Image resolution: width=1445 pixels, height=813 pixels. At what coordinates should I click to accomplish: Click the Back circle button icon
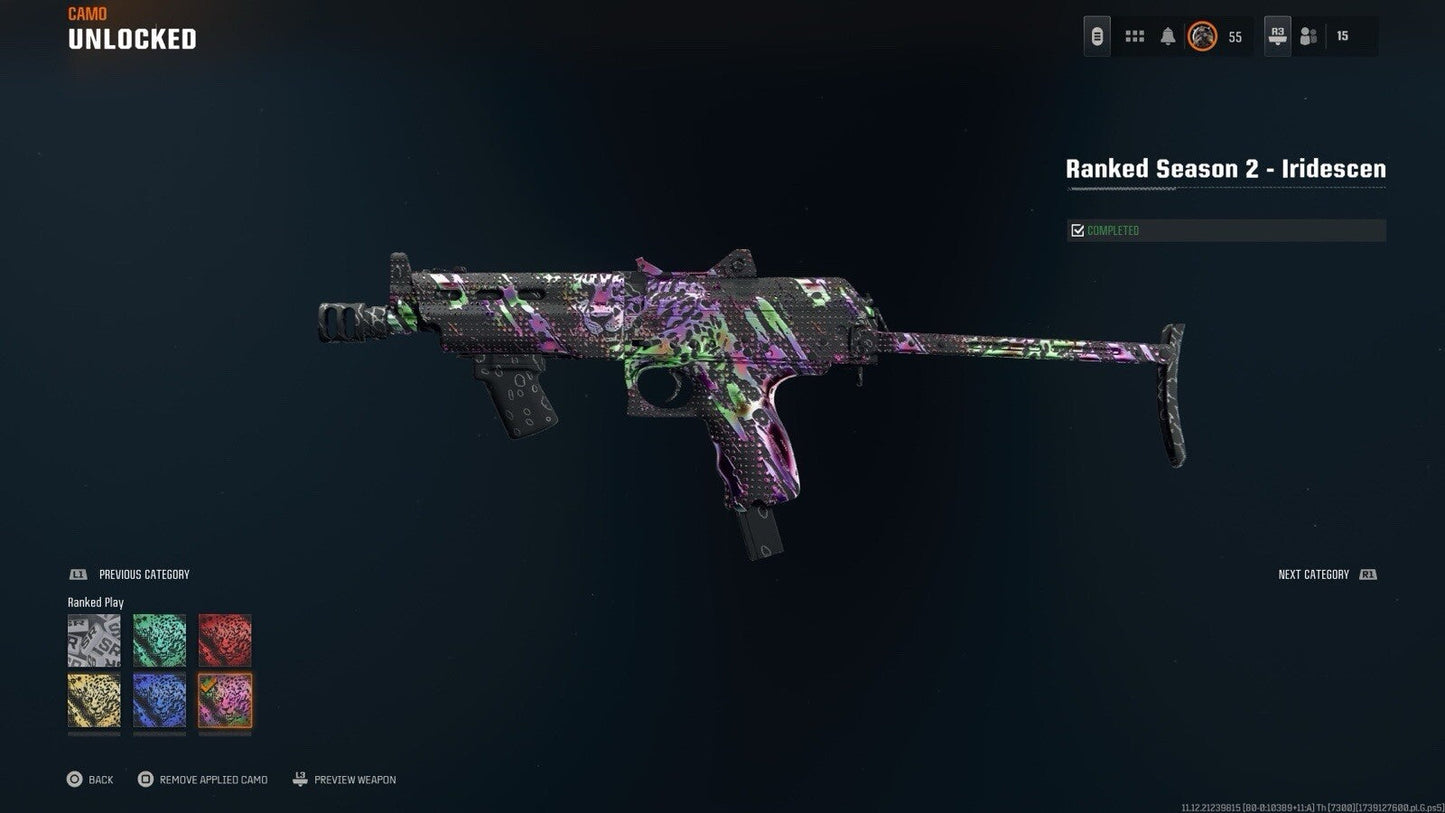[74, 779]
